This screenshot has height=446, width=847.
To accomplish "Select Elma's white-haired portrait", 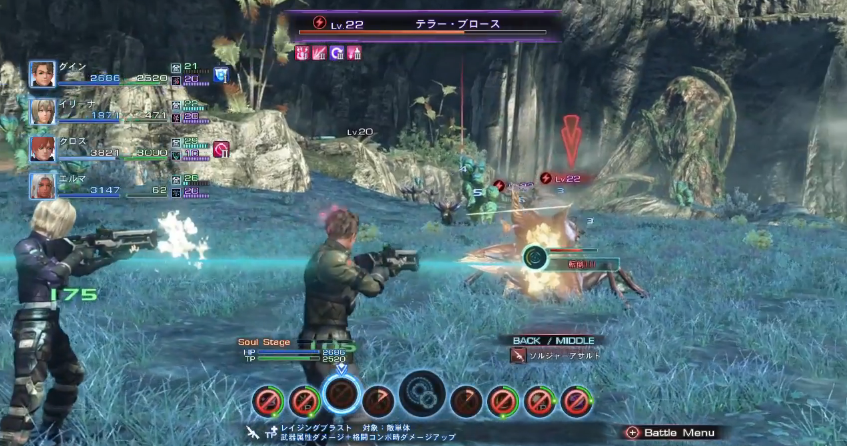I will tap(42, 185).
